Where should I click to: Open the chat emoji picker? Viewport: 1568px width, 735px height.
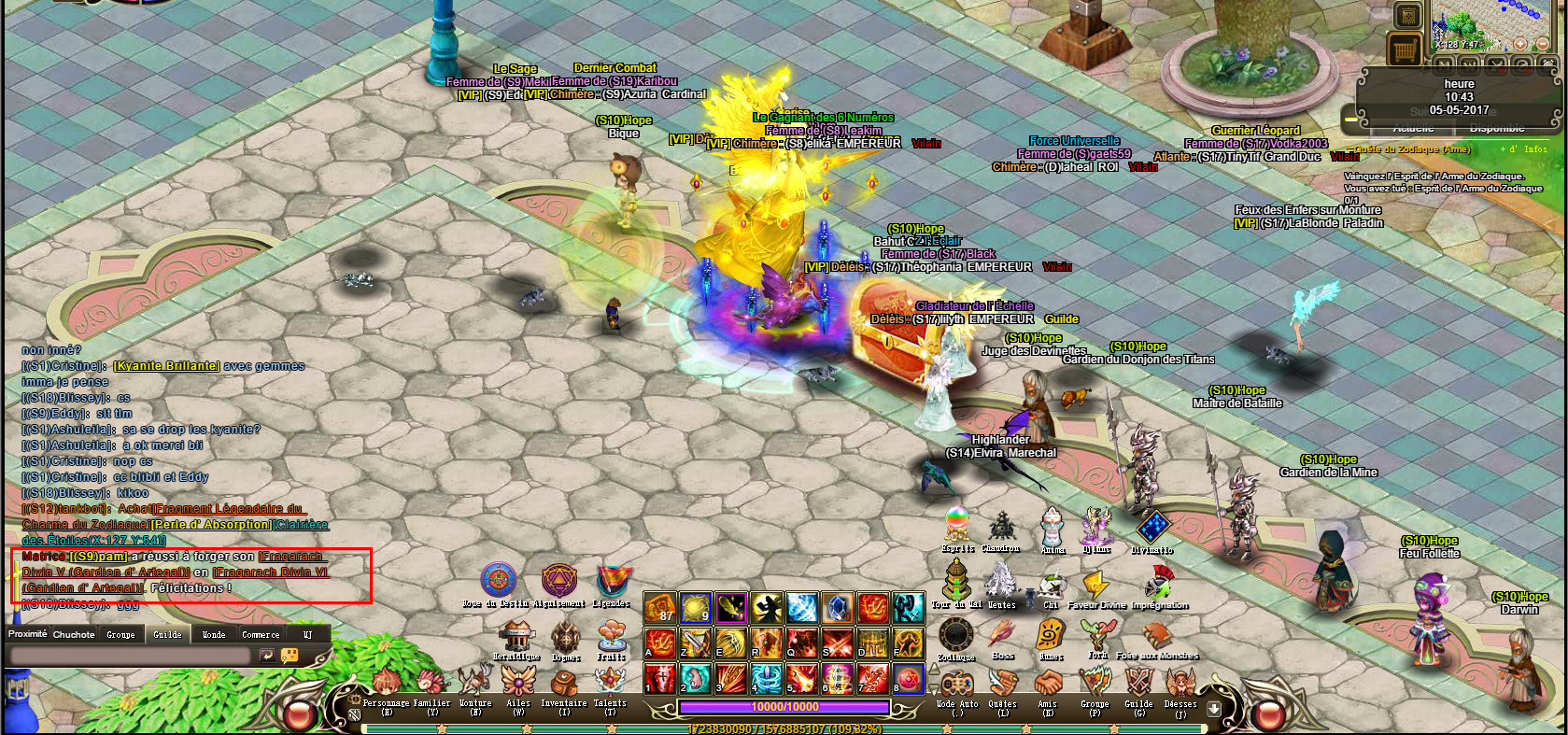[x=290, y=656]
